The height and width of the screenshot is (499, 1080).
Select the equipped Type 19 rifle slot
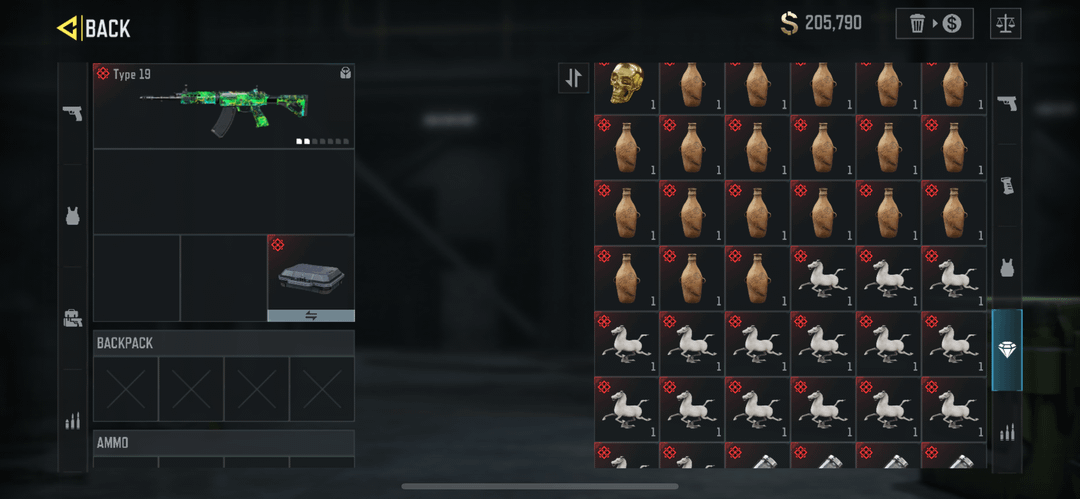223,106
